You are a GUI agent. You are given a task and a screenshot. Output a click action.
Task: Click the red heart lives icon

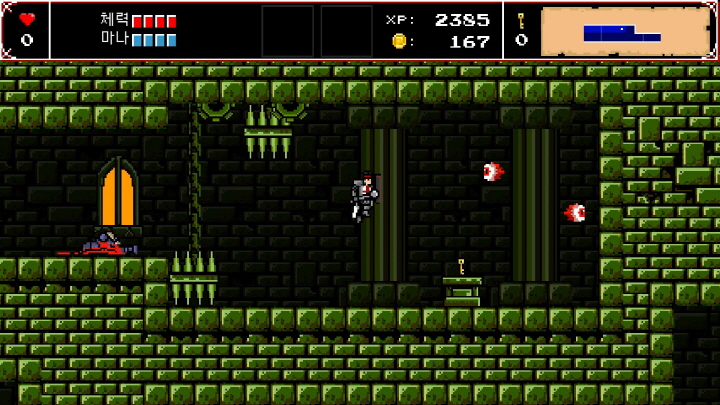[27, 20]
